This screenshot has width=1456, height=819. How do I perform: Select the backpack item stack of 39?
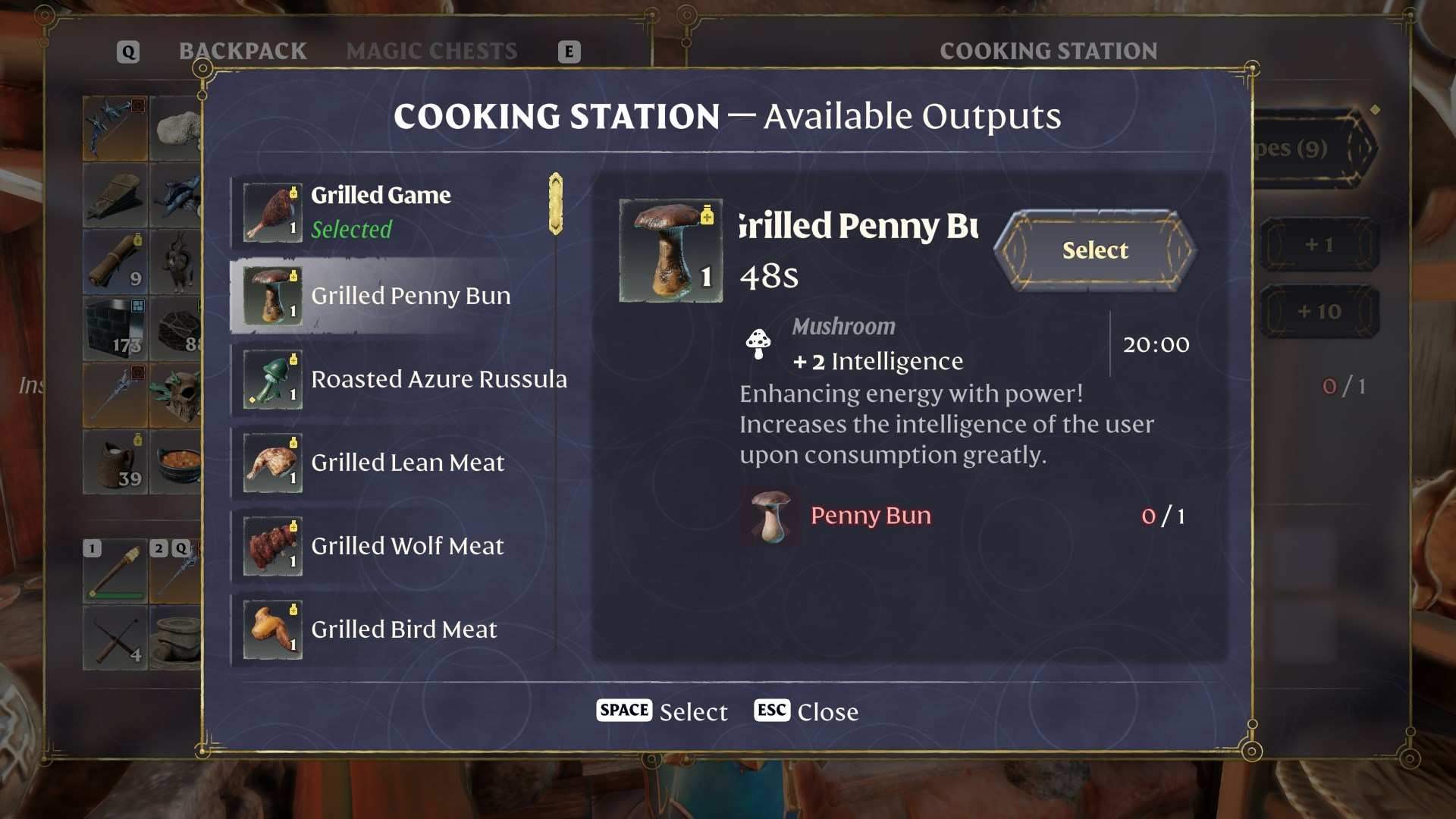click(x=115, y=462)
